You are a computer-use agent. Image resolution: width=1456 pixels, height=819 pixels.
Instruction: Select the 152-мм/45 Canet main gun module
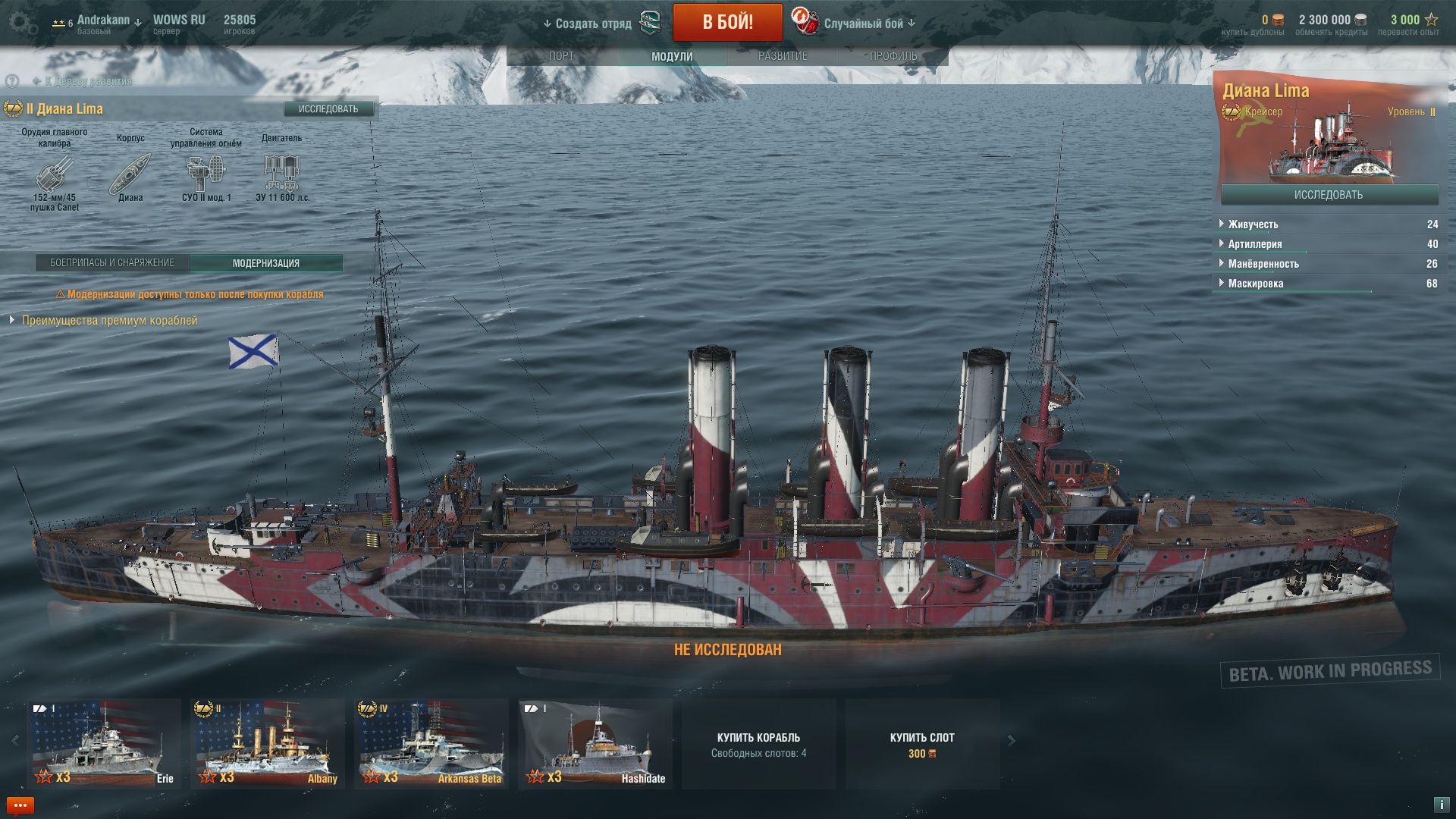(x=55, y=174)
